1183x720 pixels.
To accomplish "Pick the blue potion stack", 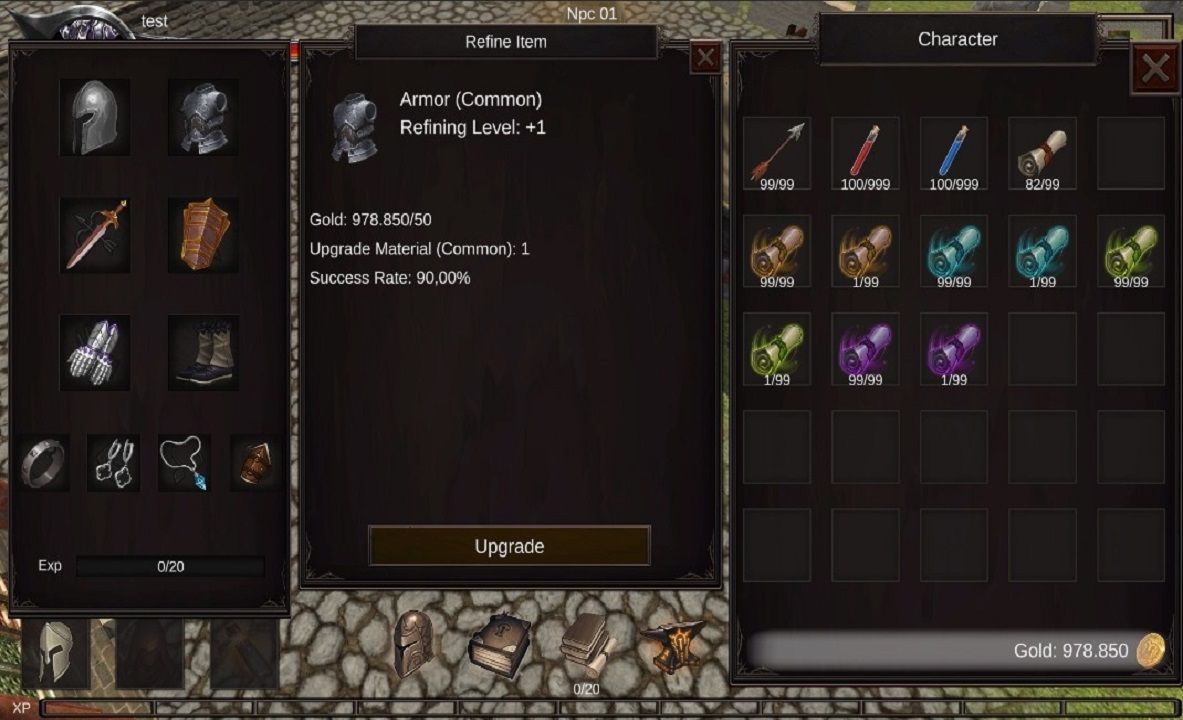I will 954,152.
